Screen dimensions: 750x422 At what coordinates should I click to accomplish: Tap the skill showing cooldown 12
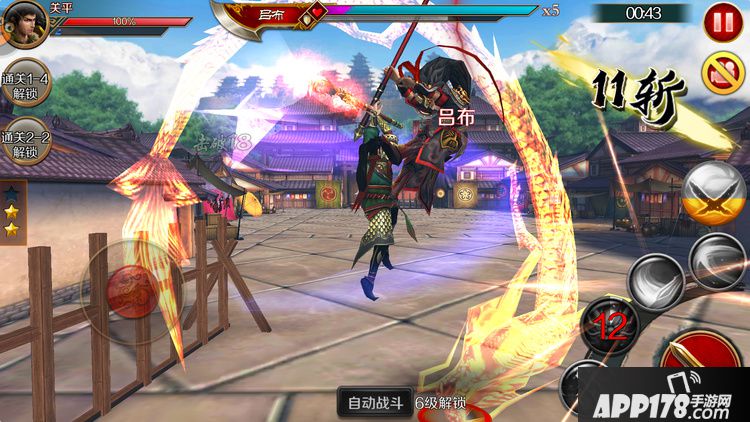611,326
